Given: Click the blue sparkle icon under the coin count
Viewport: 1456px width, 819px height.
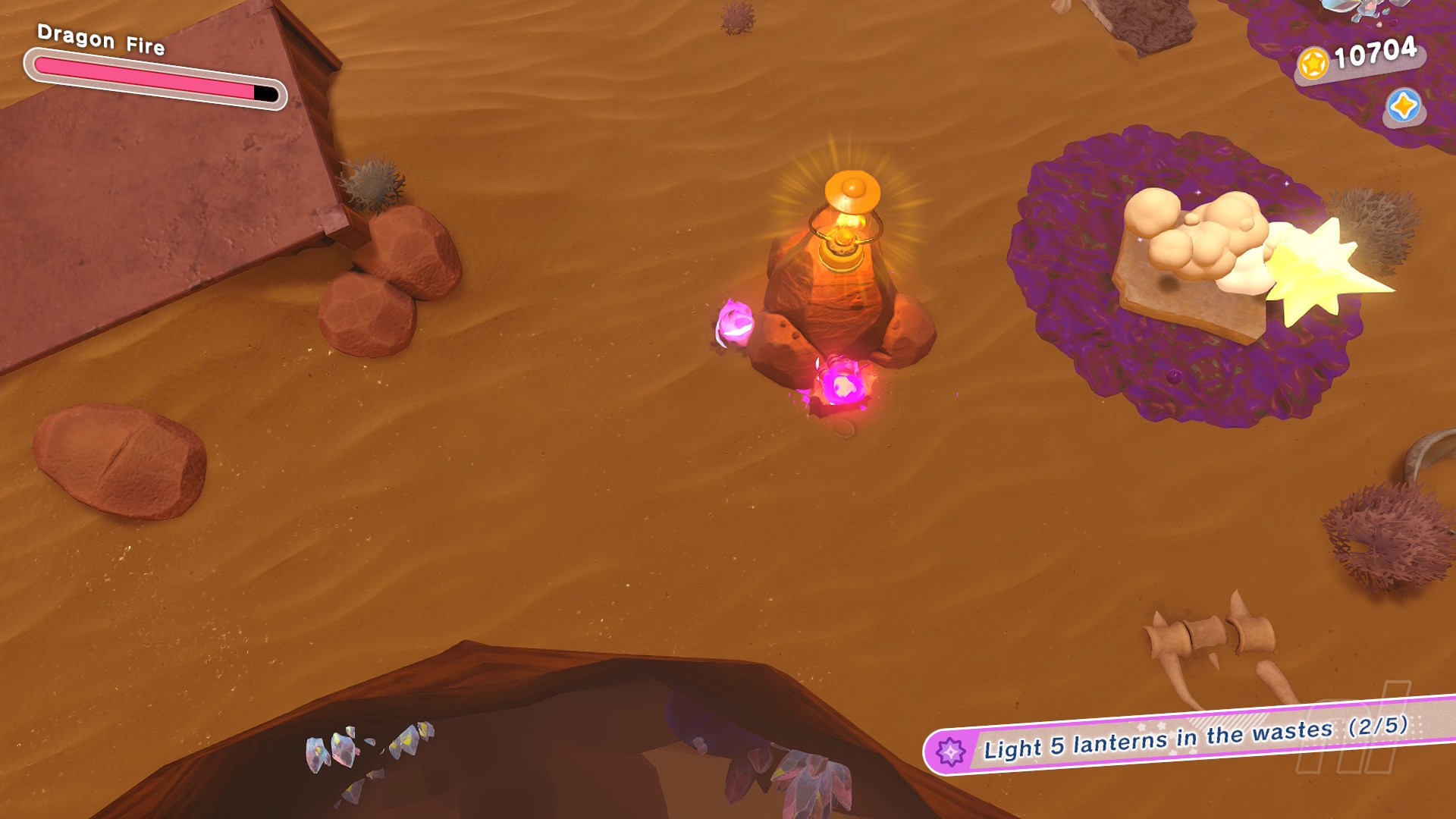Looking at the screenshot, I should (x=1403, y=106).
